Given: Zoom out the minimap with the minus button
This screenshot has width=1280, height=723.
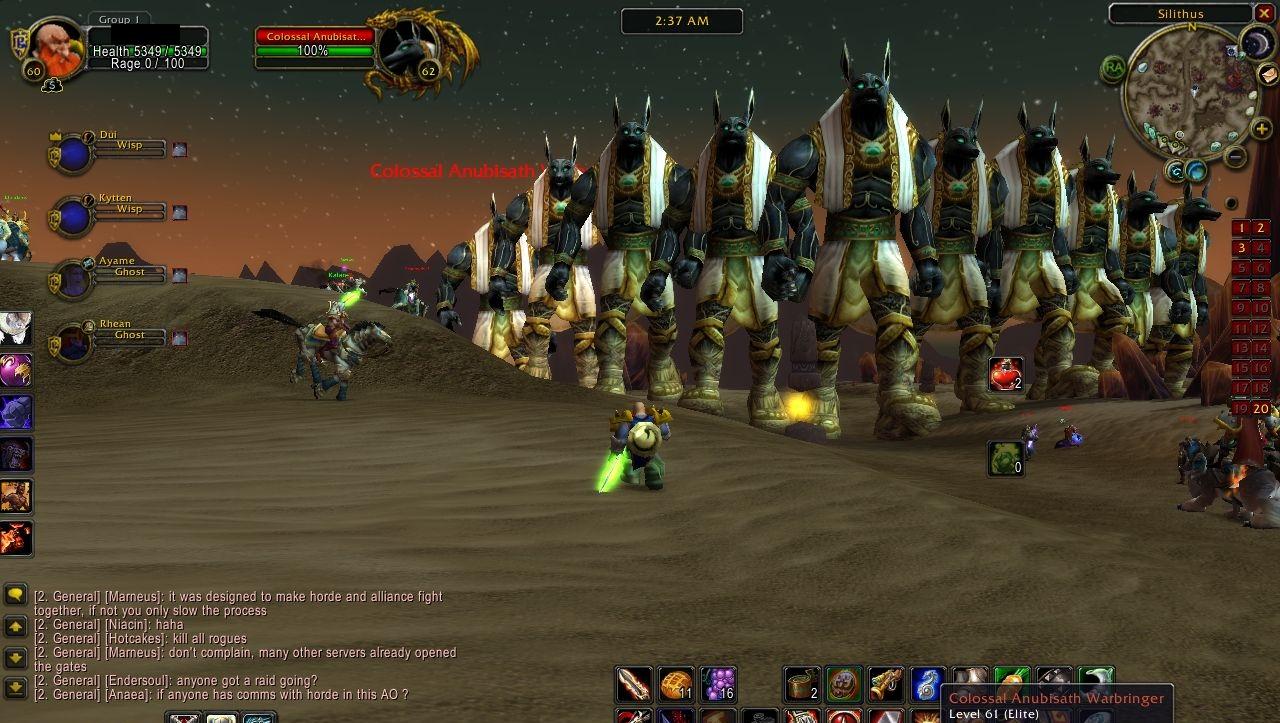Looking at the screenshot, I should [x=1236, y=156].
